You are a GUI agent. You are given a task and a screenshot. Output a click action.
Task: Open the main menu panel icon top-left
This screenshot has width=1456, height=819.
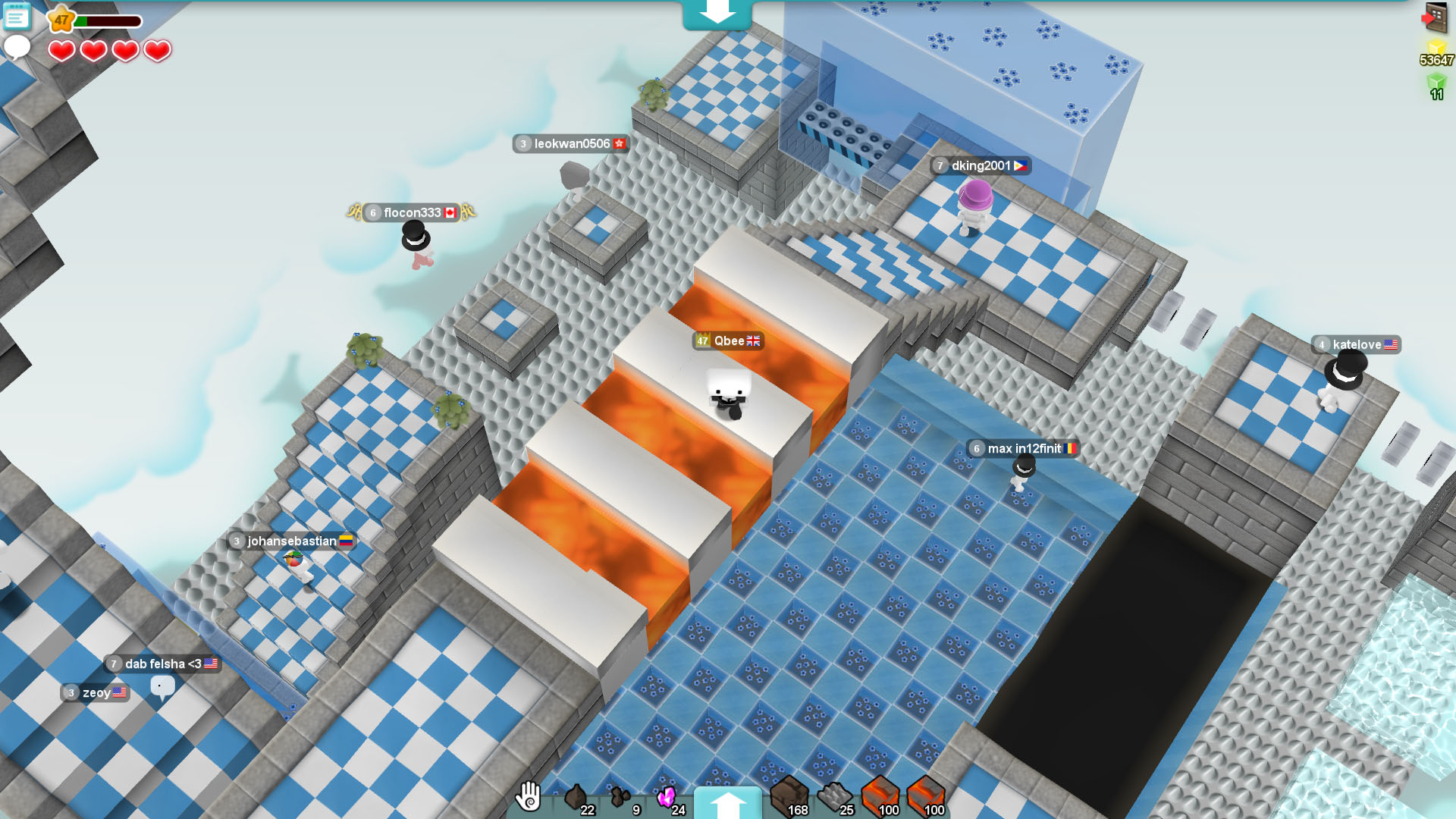[x=17, y=17]
